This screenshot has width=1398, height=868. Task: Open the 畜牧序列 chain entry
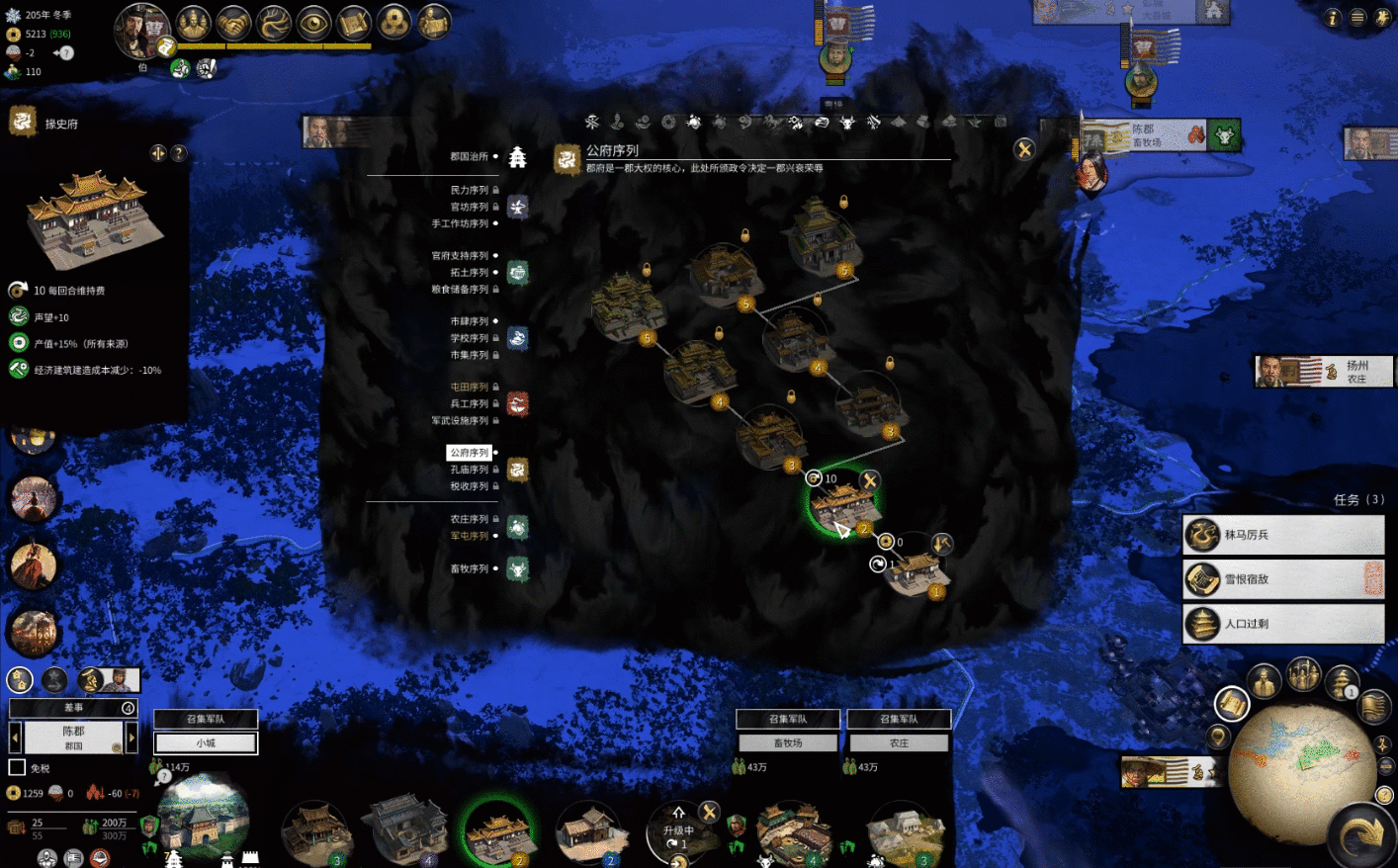pyautogui.click(x=470, y=568)
